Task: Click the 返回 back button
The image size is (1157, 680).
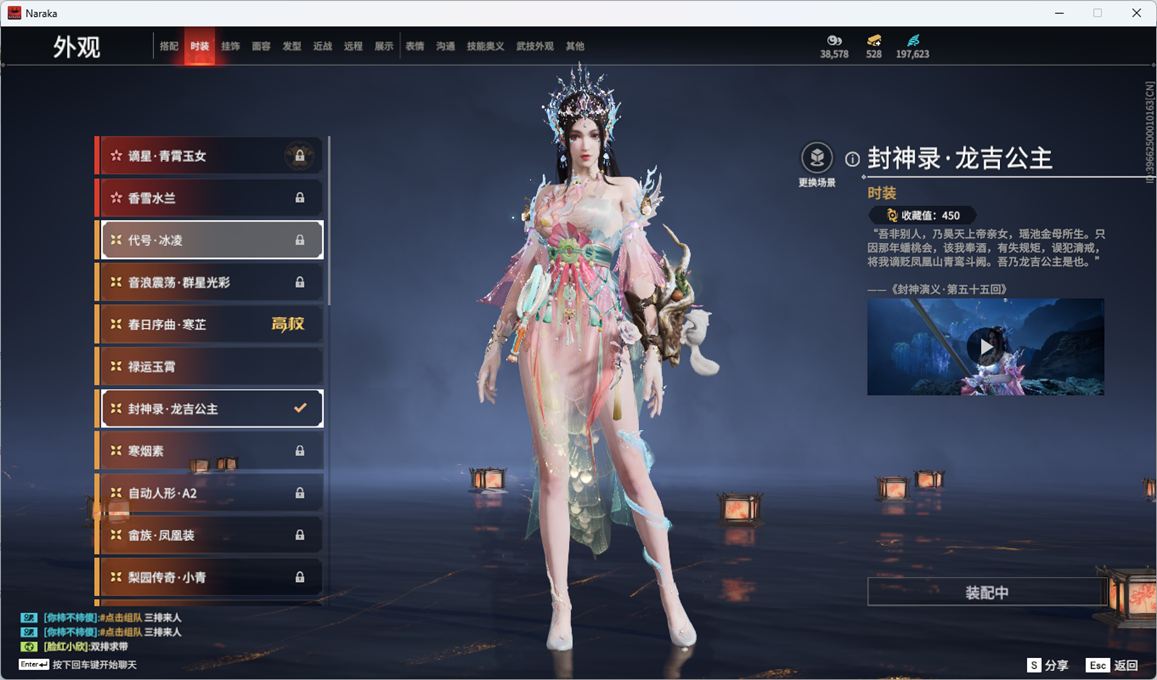Action: coord(1112,665)
